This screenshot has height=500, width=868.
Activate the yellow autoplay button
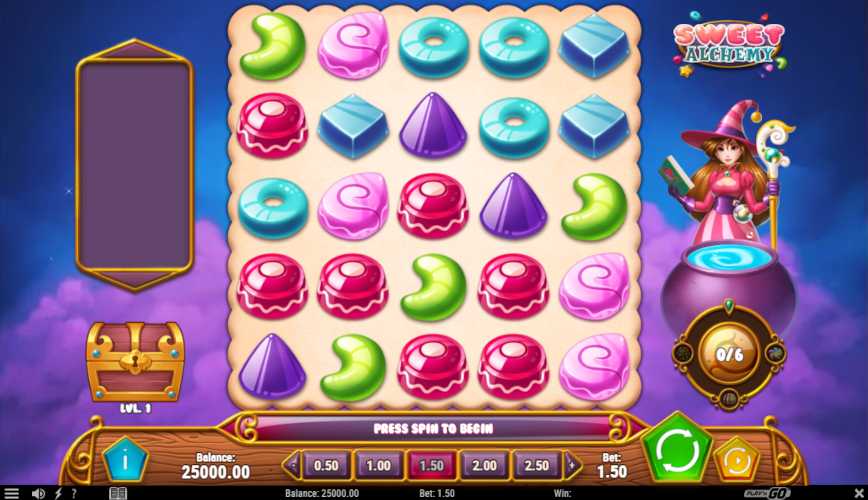(x=735, y=462)
